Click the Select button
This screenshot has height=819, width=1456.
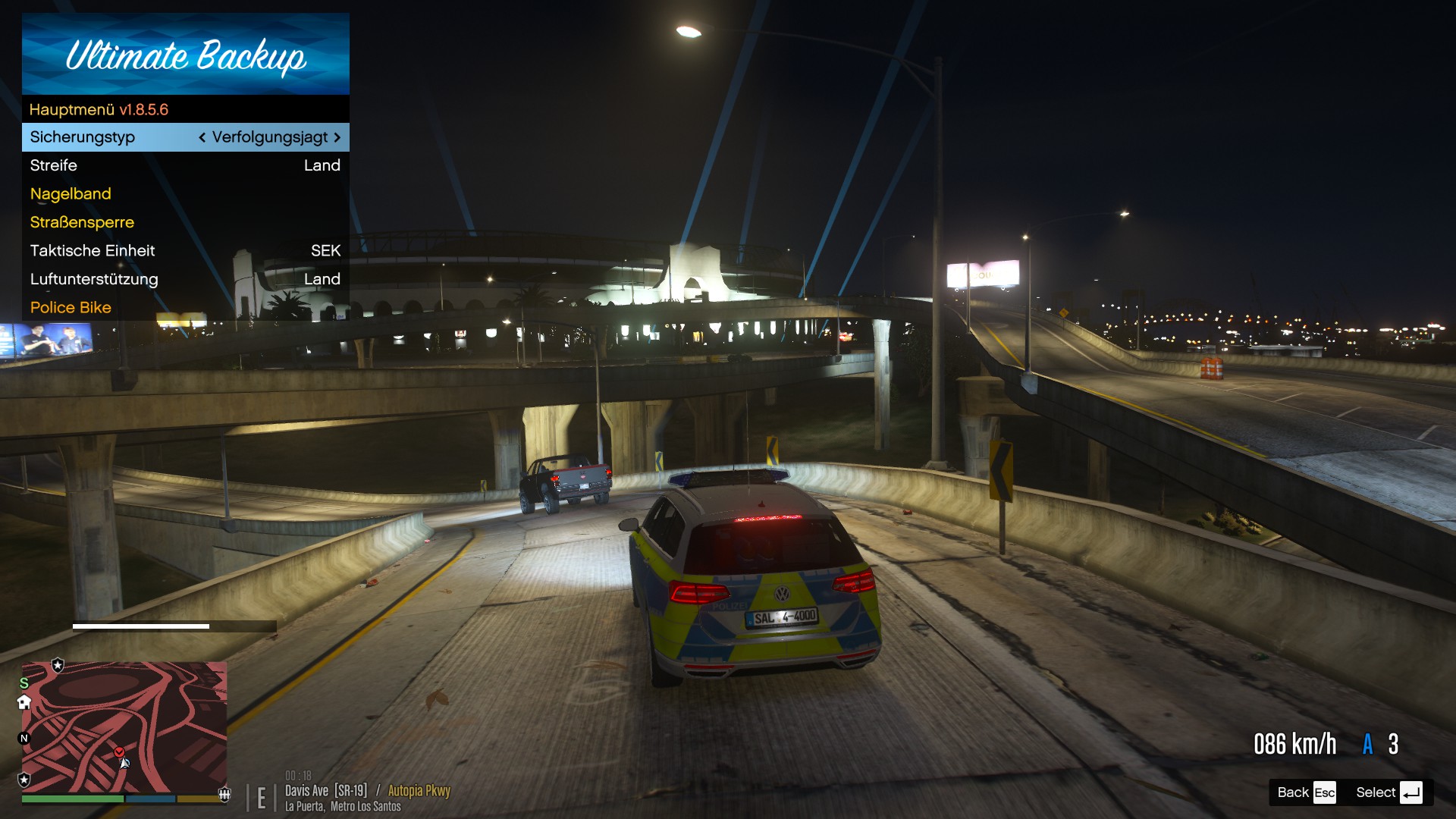(1388, 792)
